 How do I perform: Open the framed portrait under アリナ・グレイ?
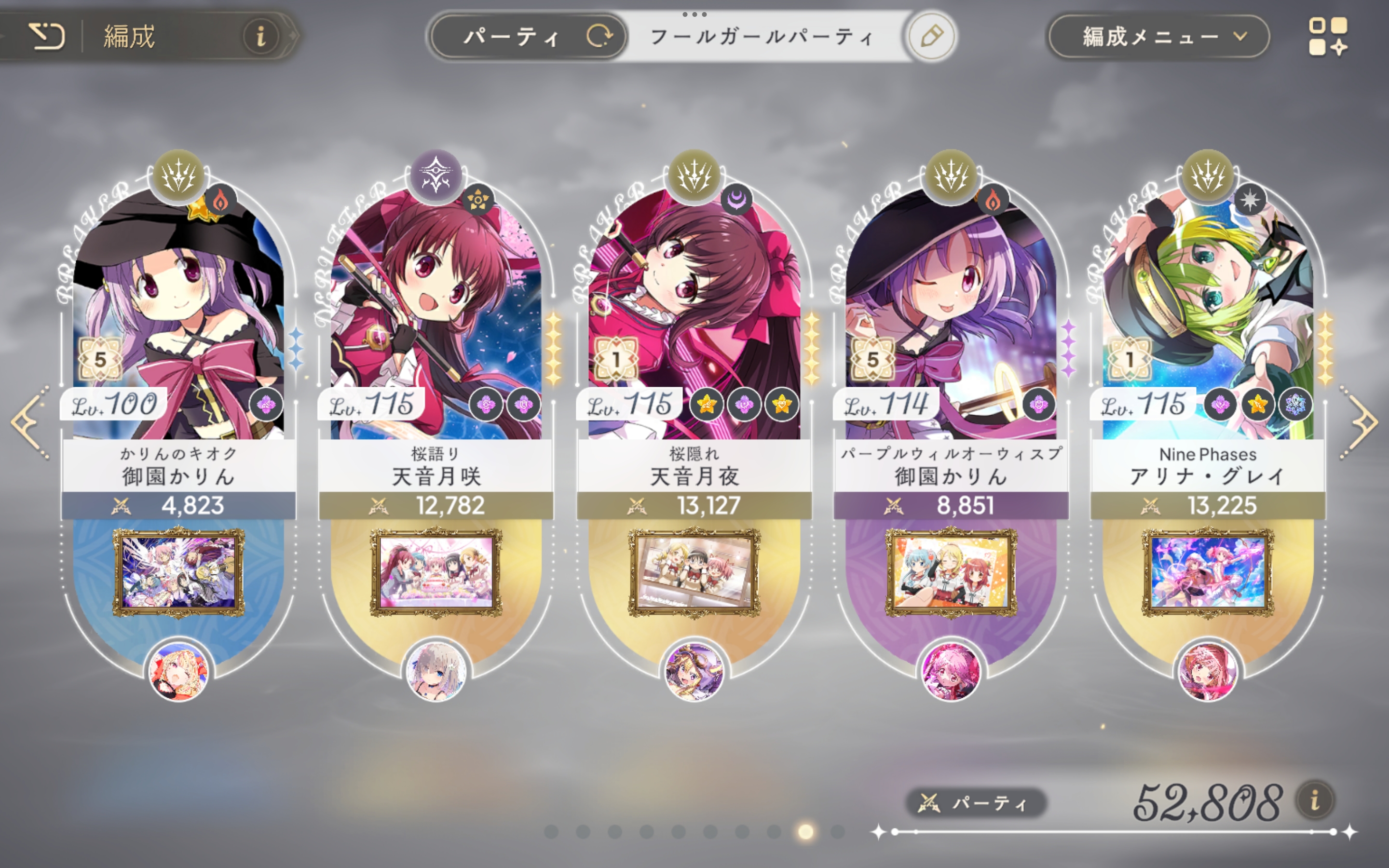(x=1208, y=572)
